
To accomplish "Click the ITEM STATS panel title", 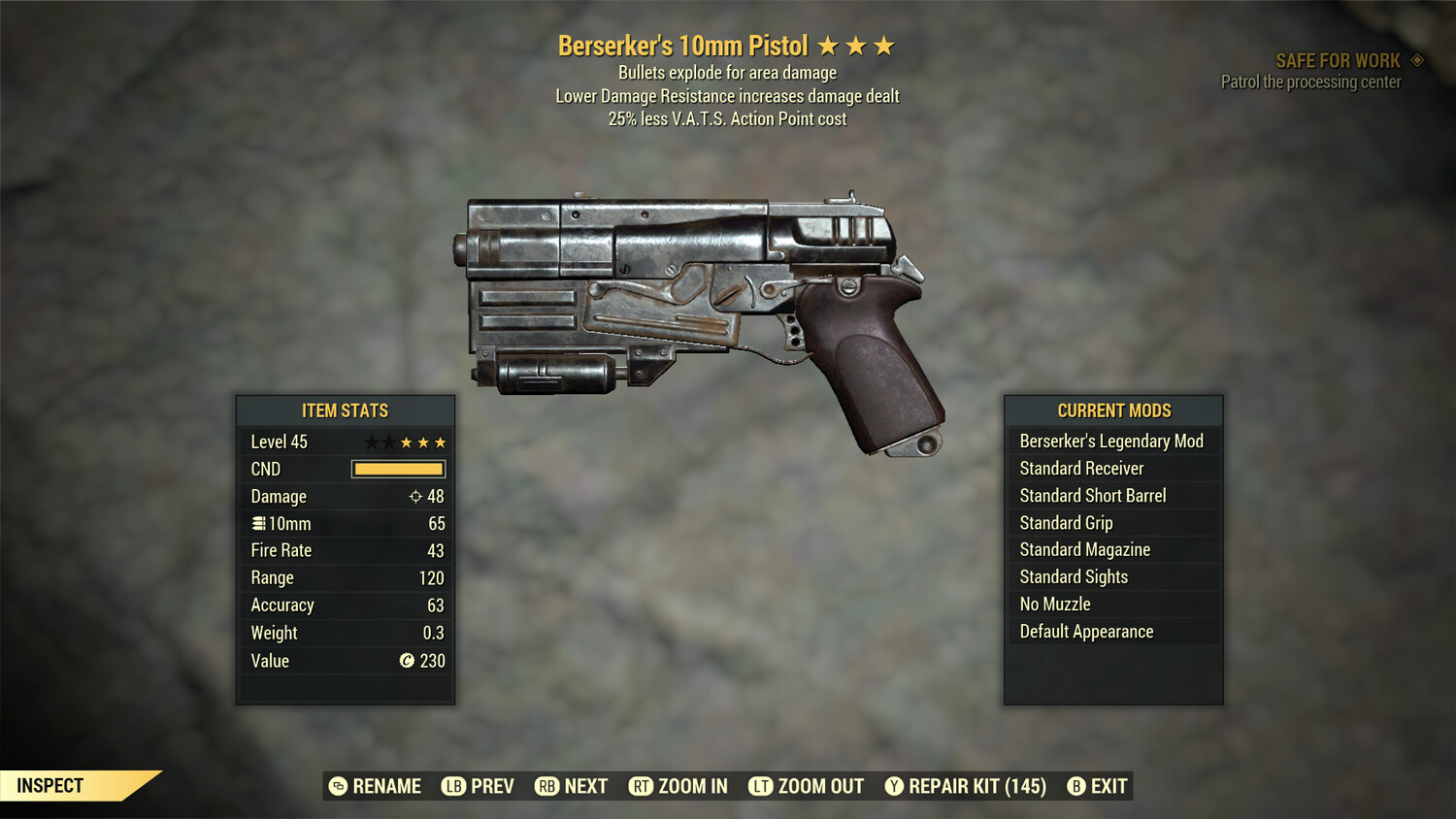I will point(345,409).
